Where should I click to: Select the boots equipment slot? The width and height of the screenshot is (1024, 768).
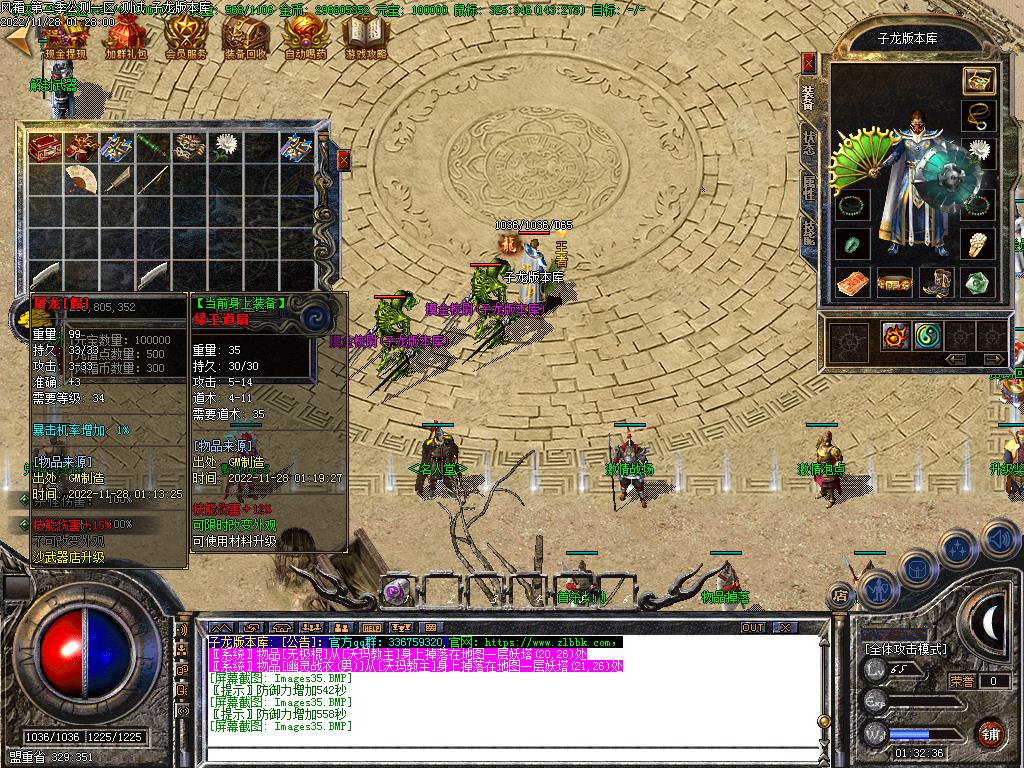pyautogui.click(x=938, y=283)
